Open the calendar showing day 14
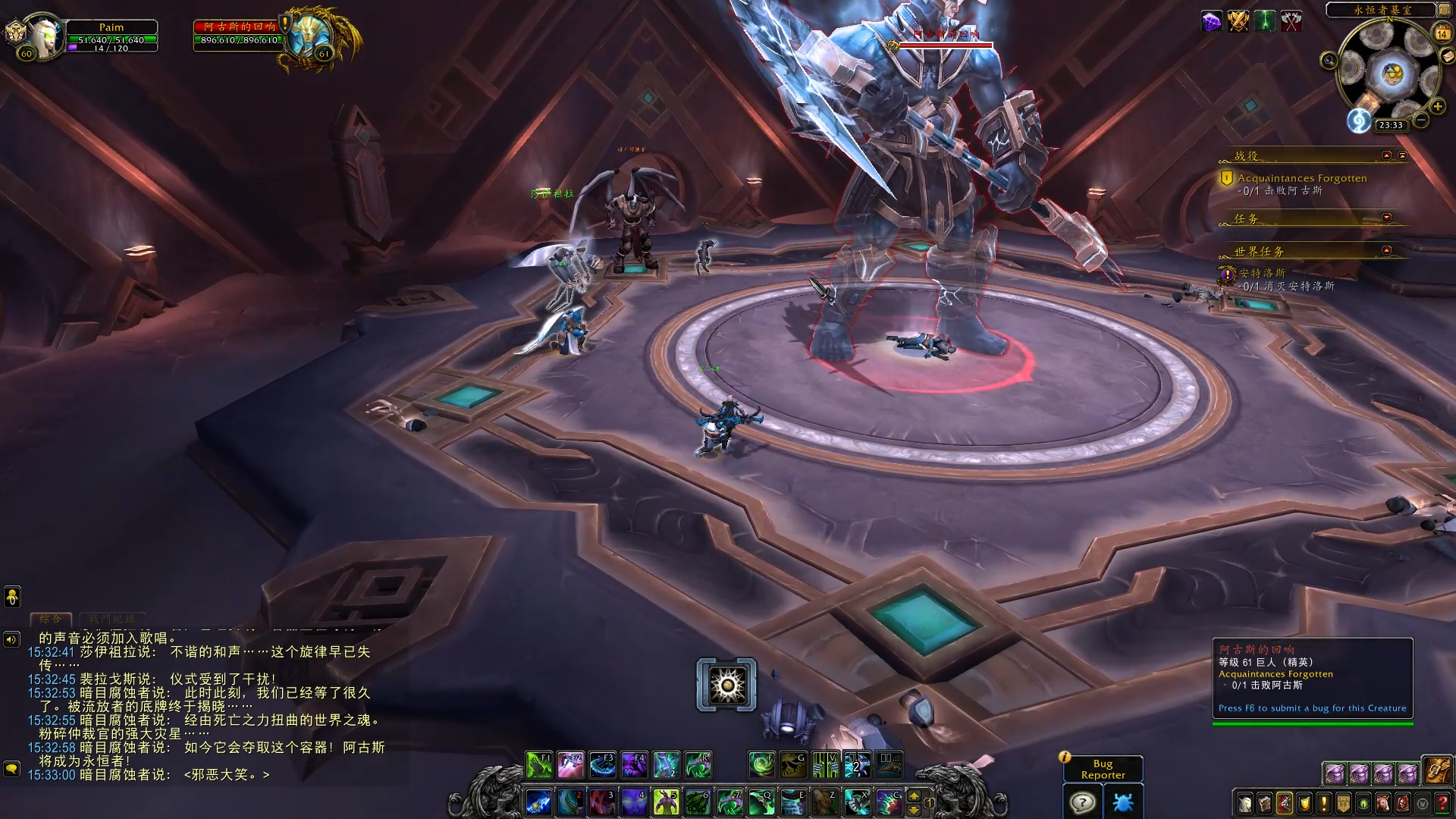The image size is (1456, 819). [x=1442, y=33]
